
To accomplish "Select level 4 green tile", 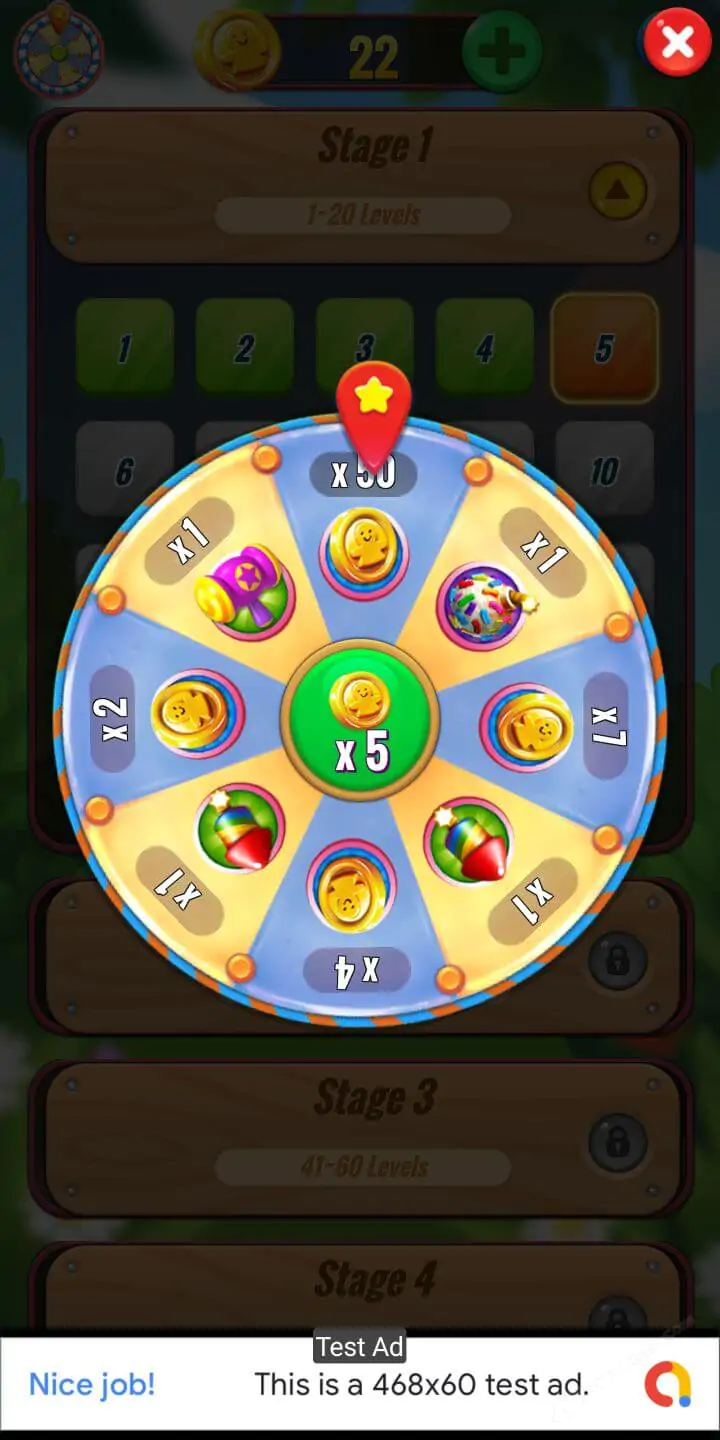I will pos(484,347).
